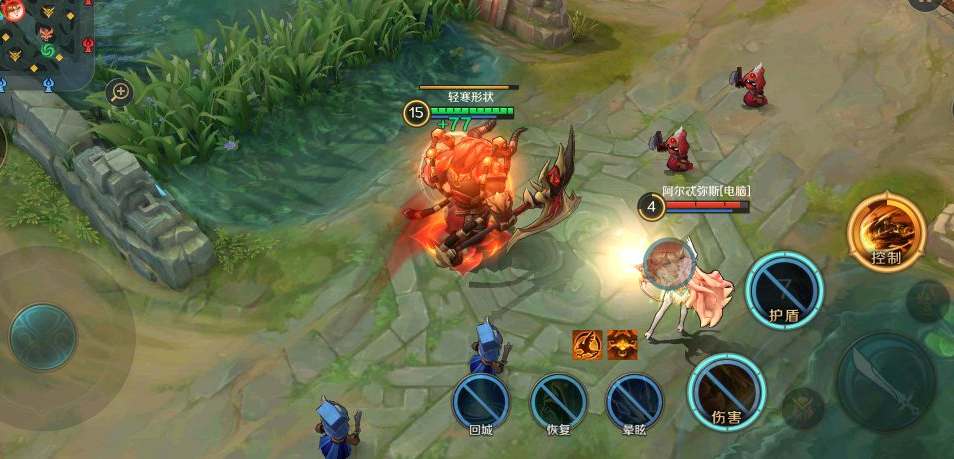Select the small minion-target button beside attack
The width and height of the screenshot is (954, 459).
click(802, 408)
